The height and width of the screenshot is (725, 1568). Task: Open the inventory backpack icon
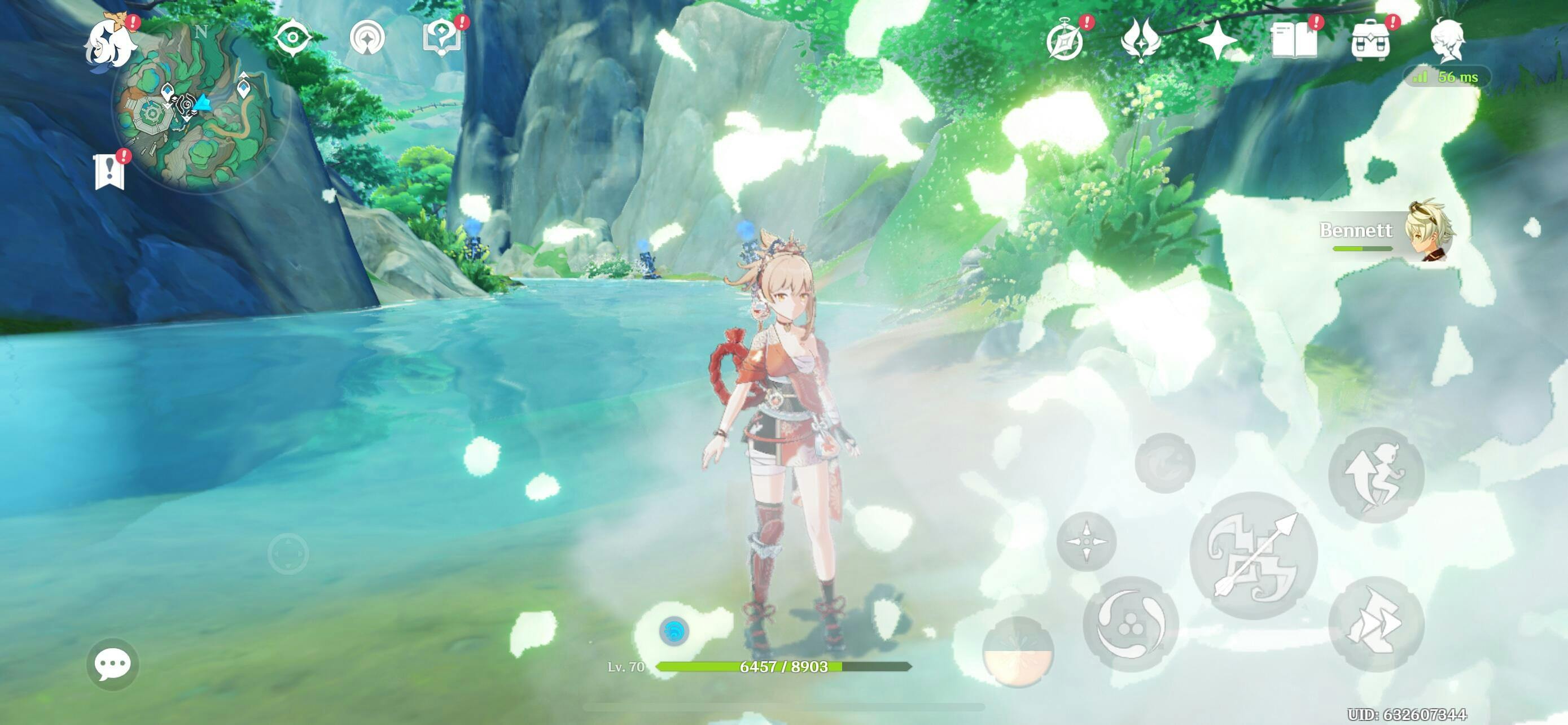(x=1370, y=41)
